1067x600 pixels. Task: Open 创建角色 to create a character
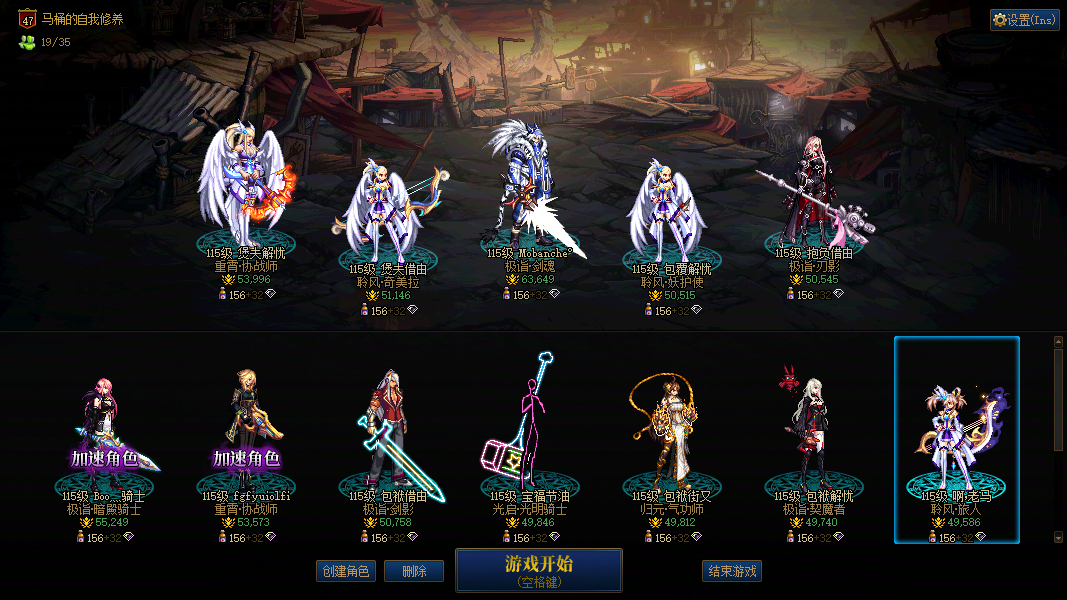[x=345, y=571]
